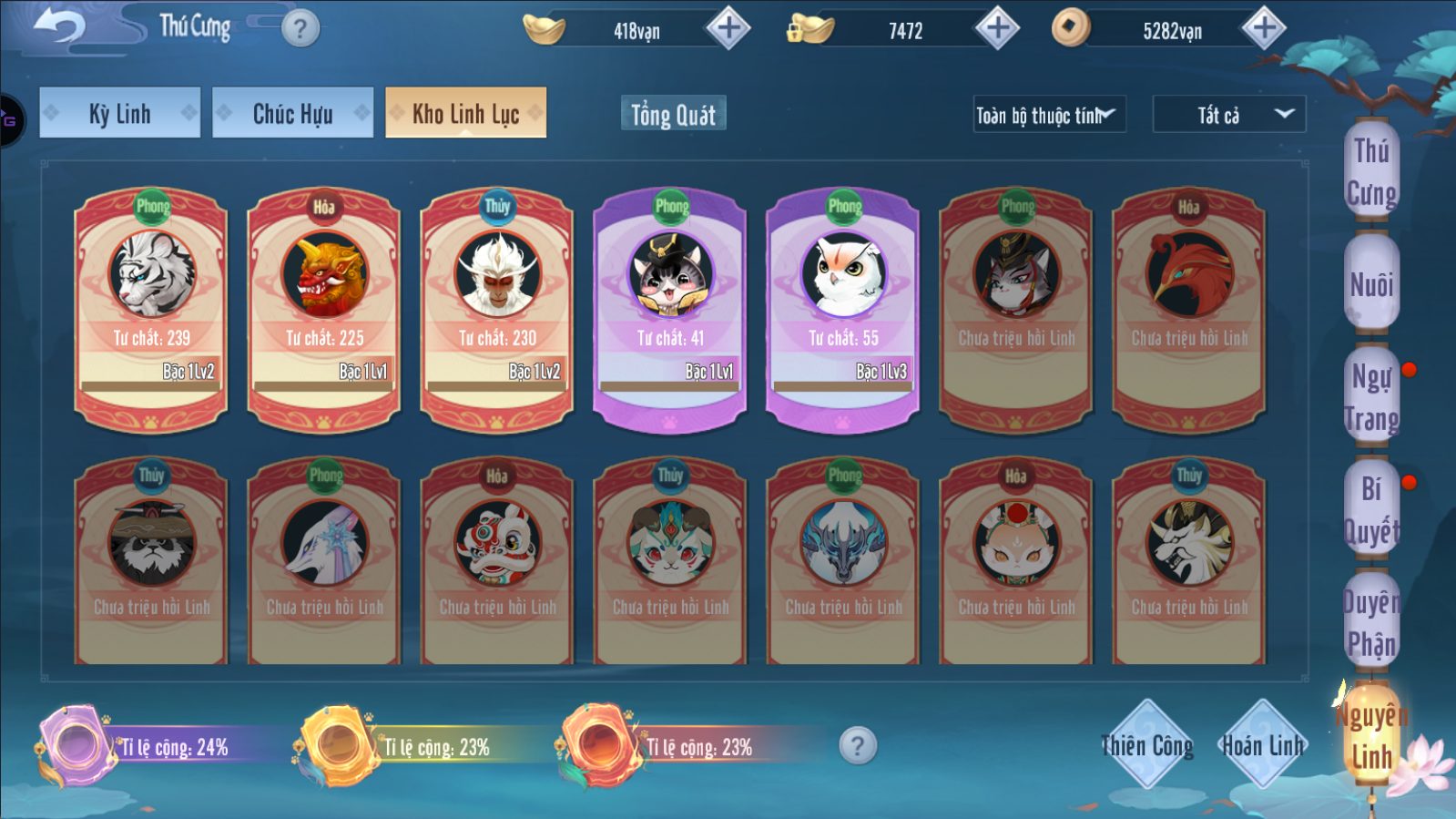Switch to the Kỳ Linh tab
1456x819 pixels.
tap(119, 113)
